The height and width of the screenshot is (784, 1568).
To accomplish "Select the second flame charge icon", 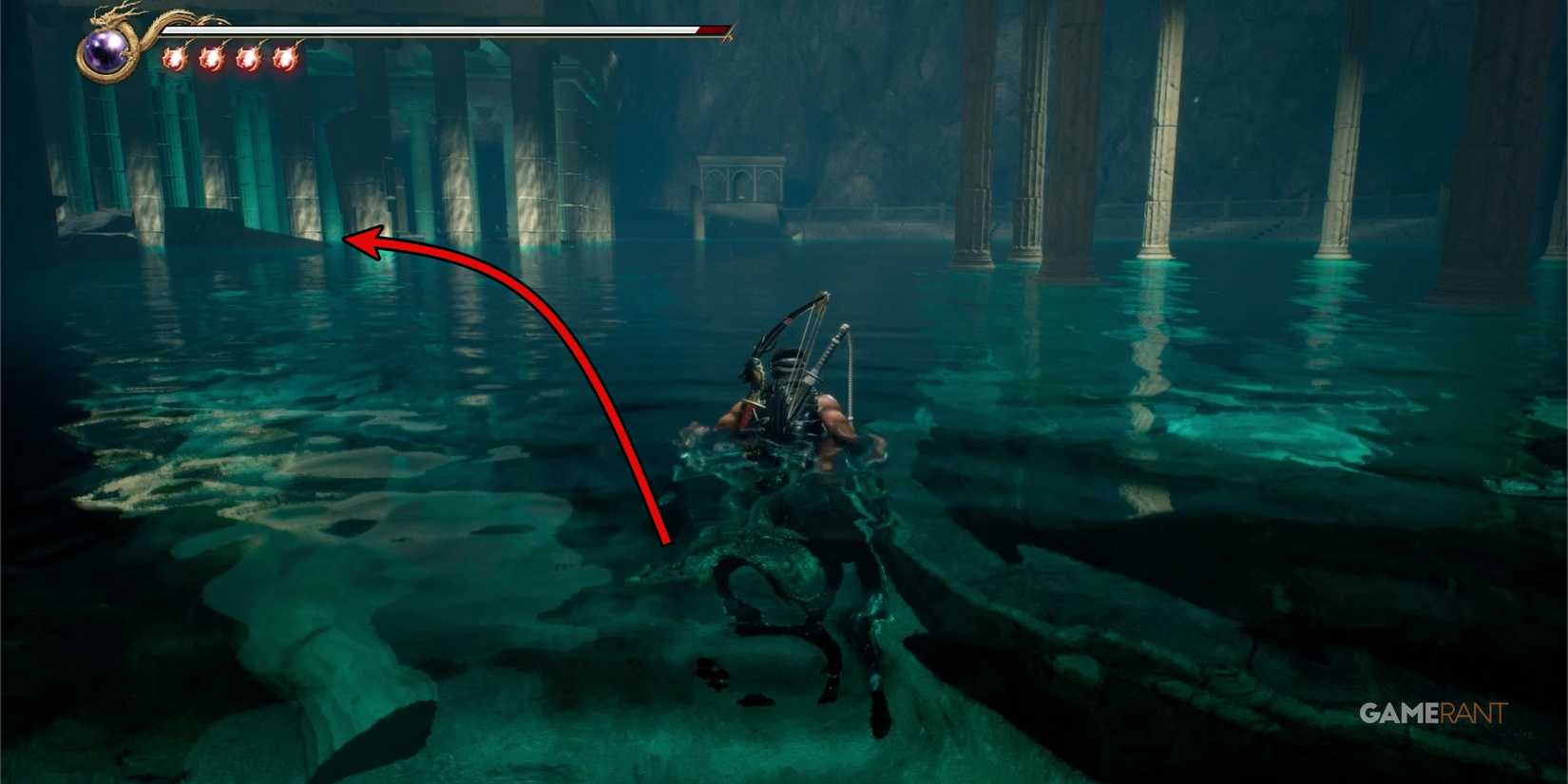I will [212, 59].
